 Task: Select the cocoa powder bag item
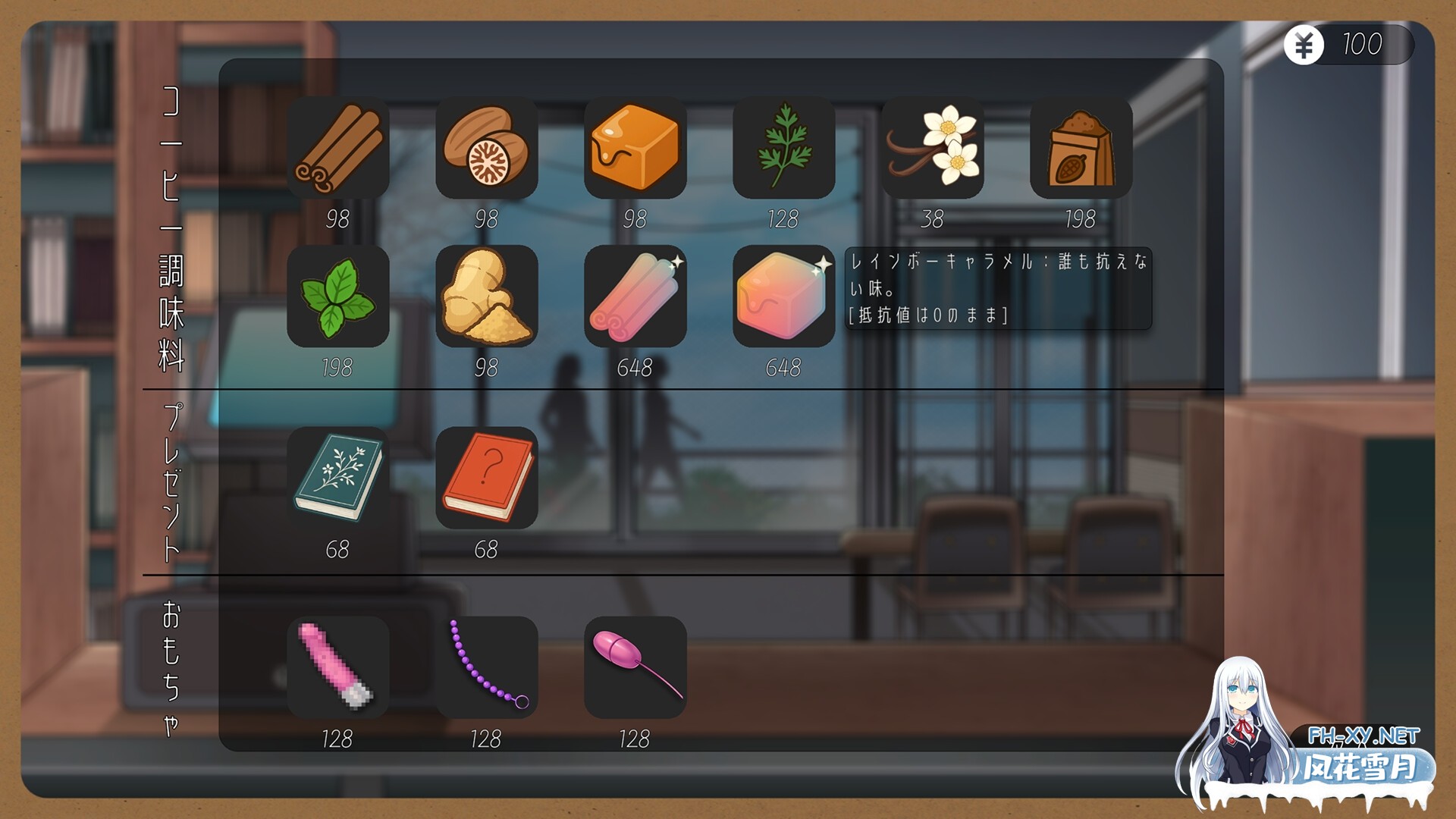(x=1080, y=148)
